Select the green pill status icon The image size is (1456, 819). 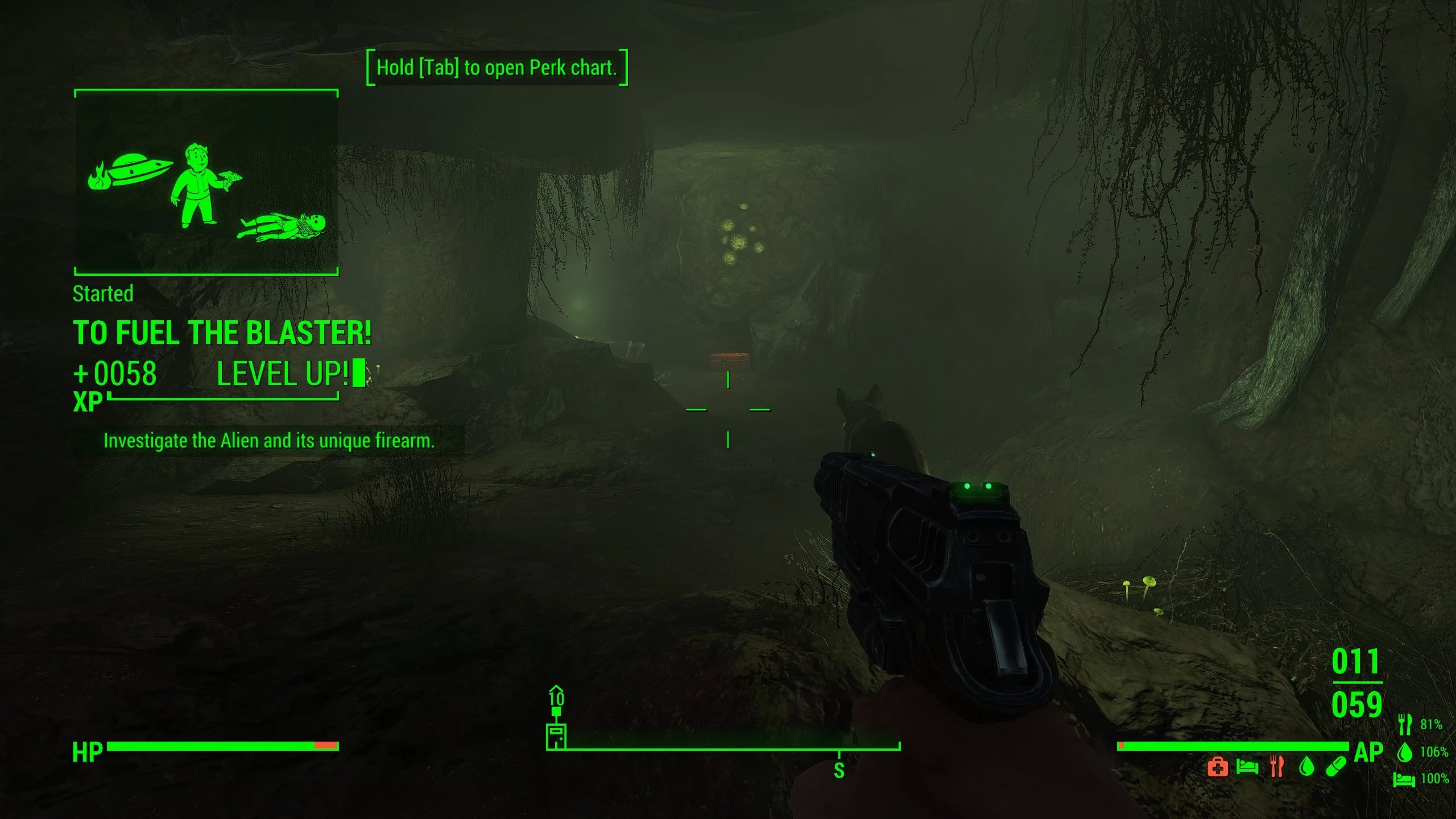1336,767
